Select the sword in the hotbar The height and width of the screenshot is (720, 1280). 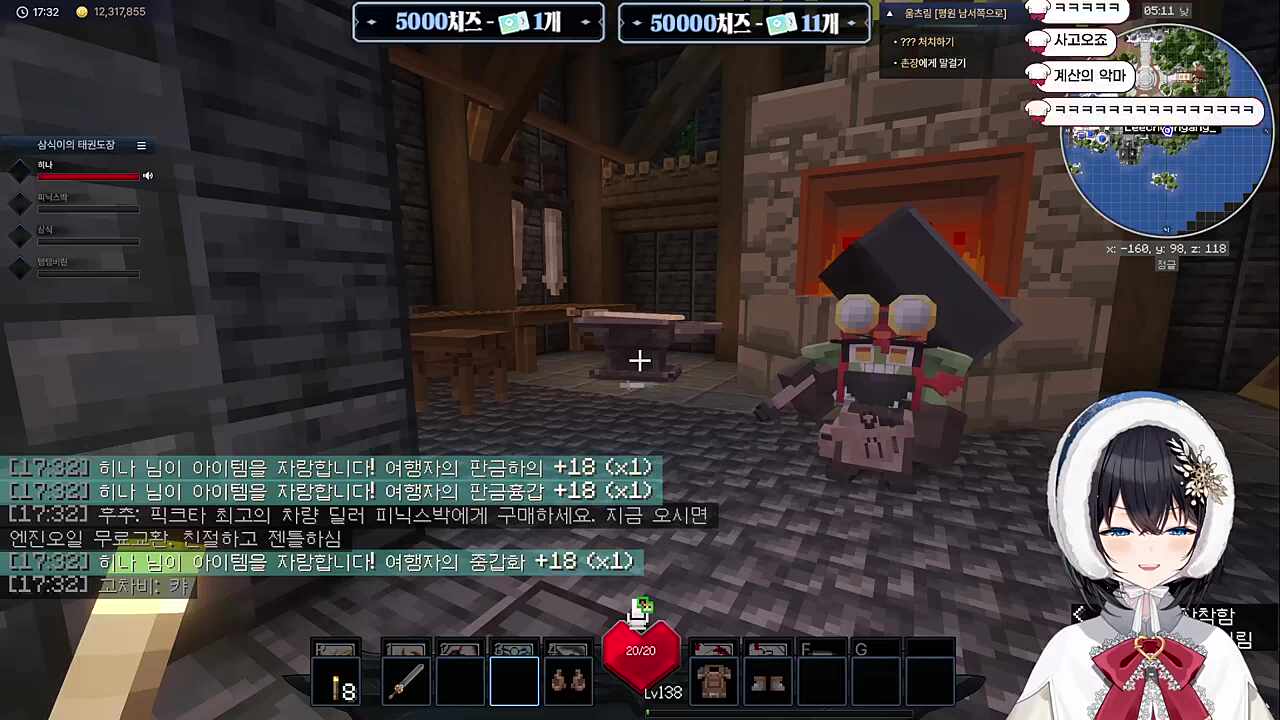point(405,680)
